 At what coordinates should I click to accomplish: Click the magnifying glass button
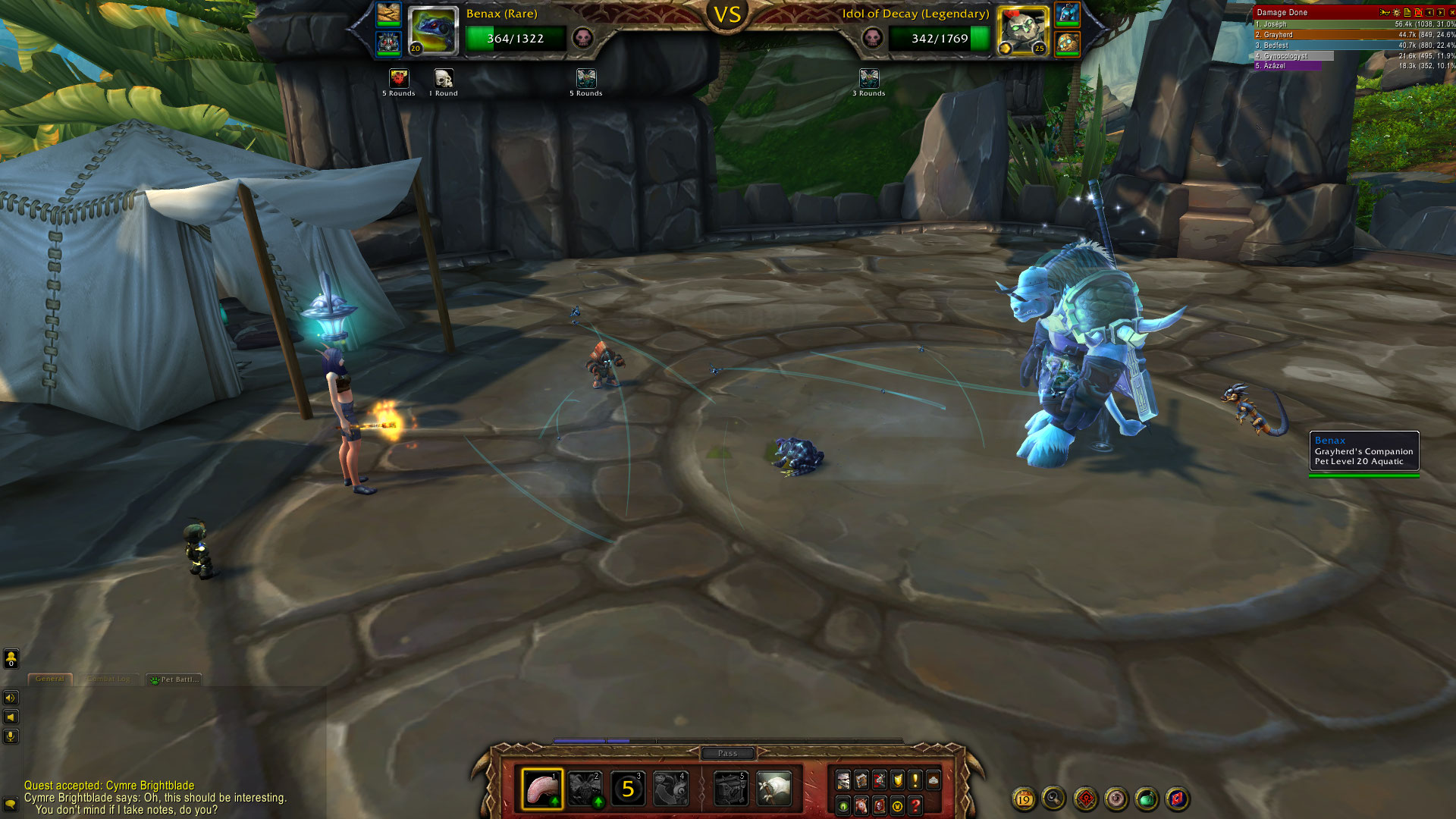[1054, 799]
